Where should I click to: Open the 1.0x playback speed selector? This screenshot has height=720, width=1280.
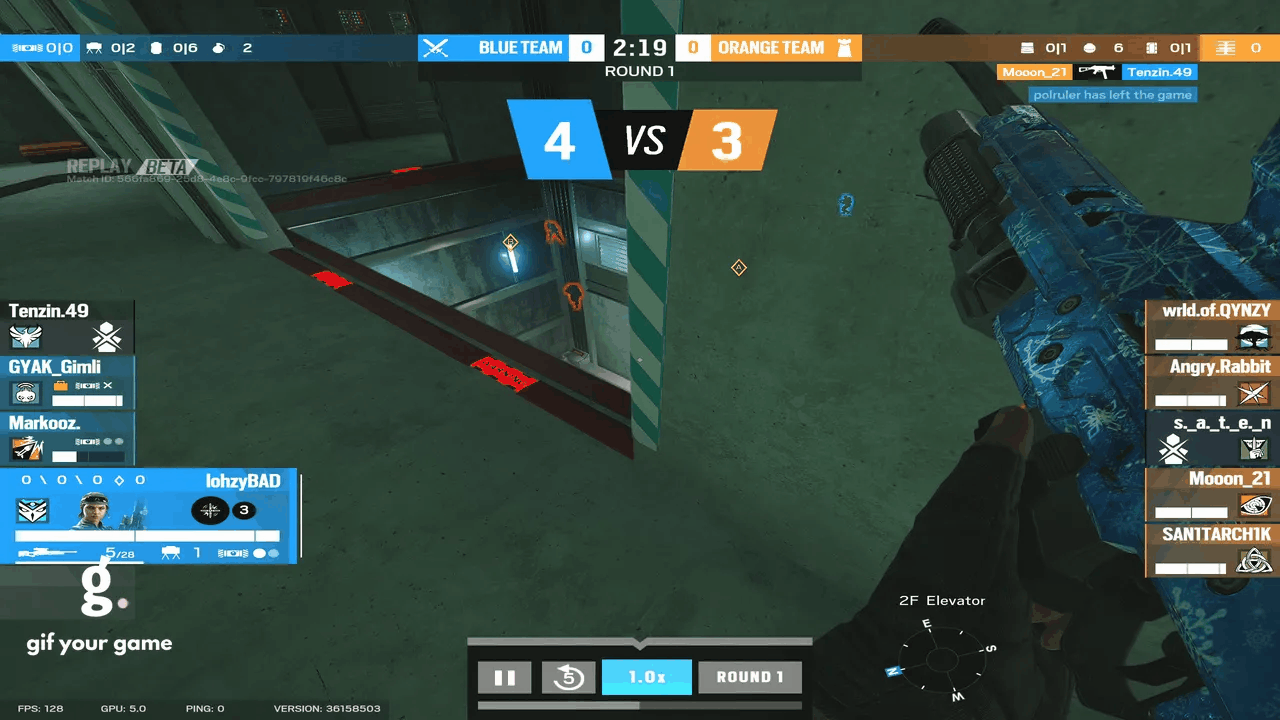[646, 677]
